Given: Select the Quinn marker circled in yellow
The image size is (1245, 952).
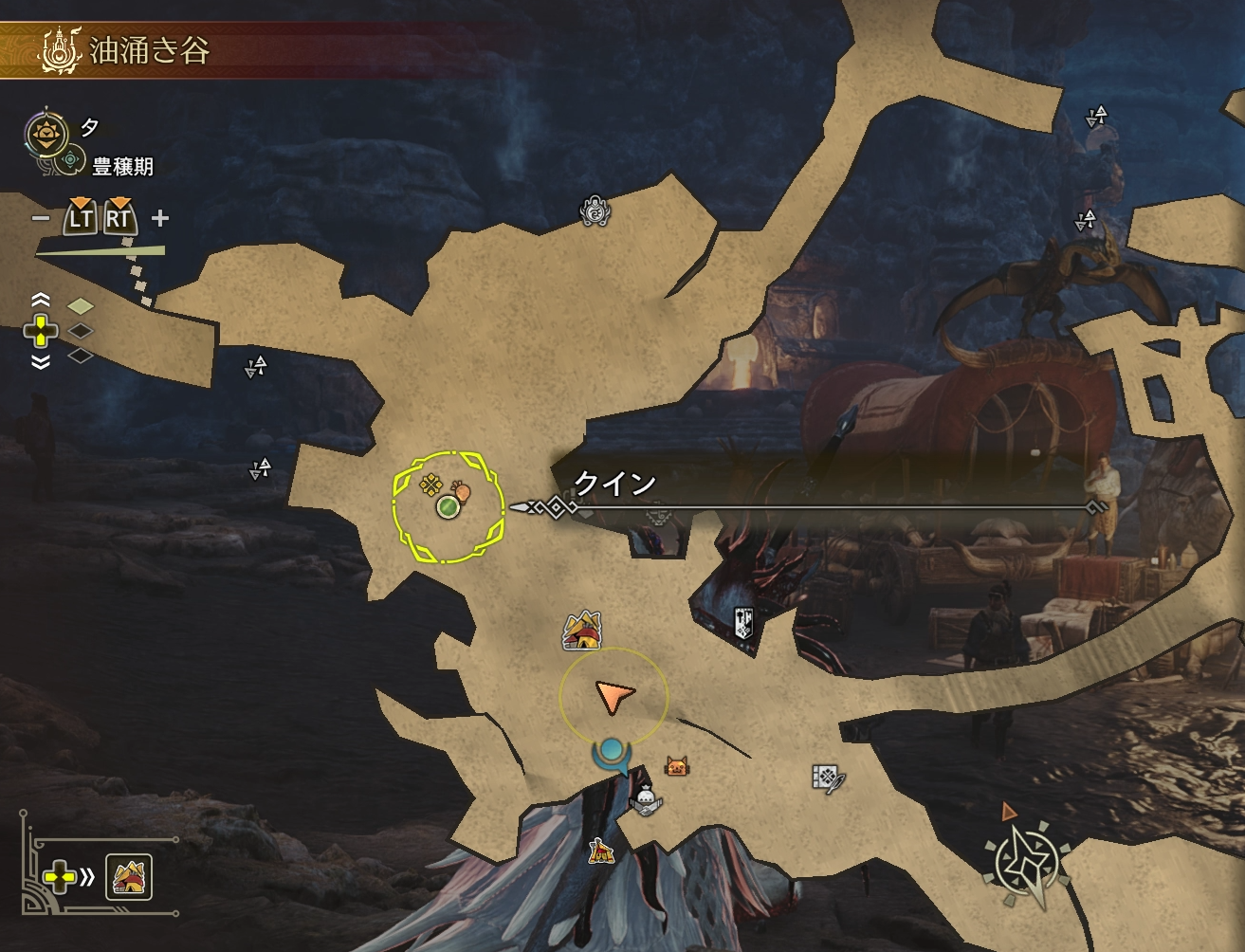Looking at the screenshot, I should pos(448,508).
